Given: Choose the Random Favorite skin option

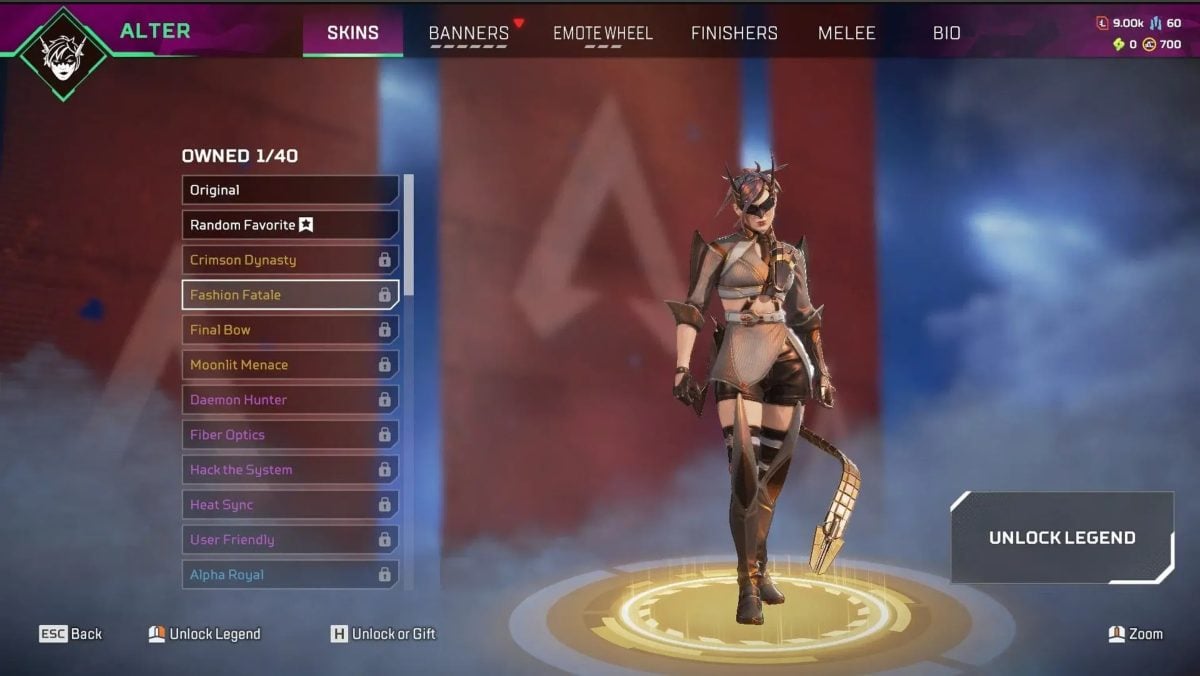Looking at the screenshot, I should point(290,225).
